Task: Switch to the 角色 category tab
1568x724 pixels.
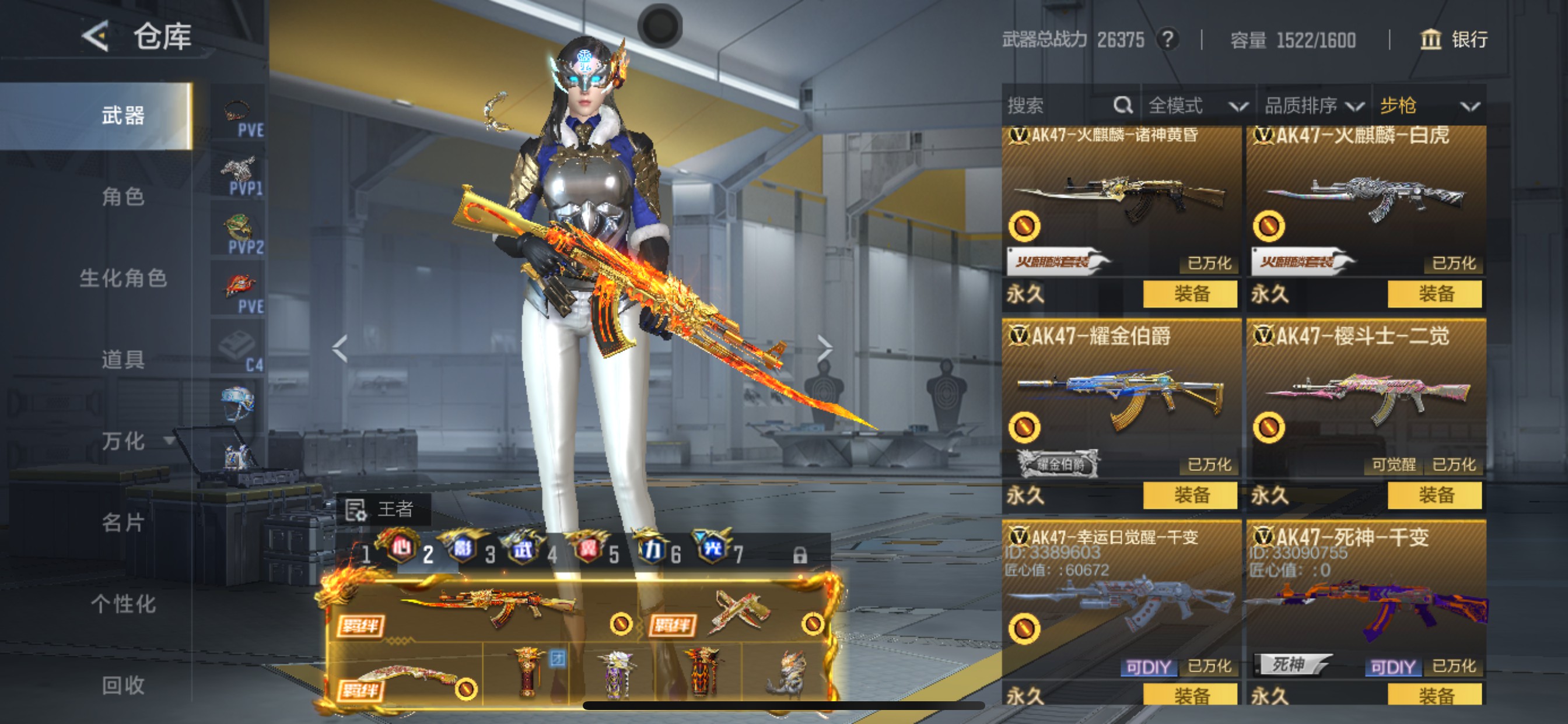Action: pyautogui.click(x=123, y=197)
